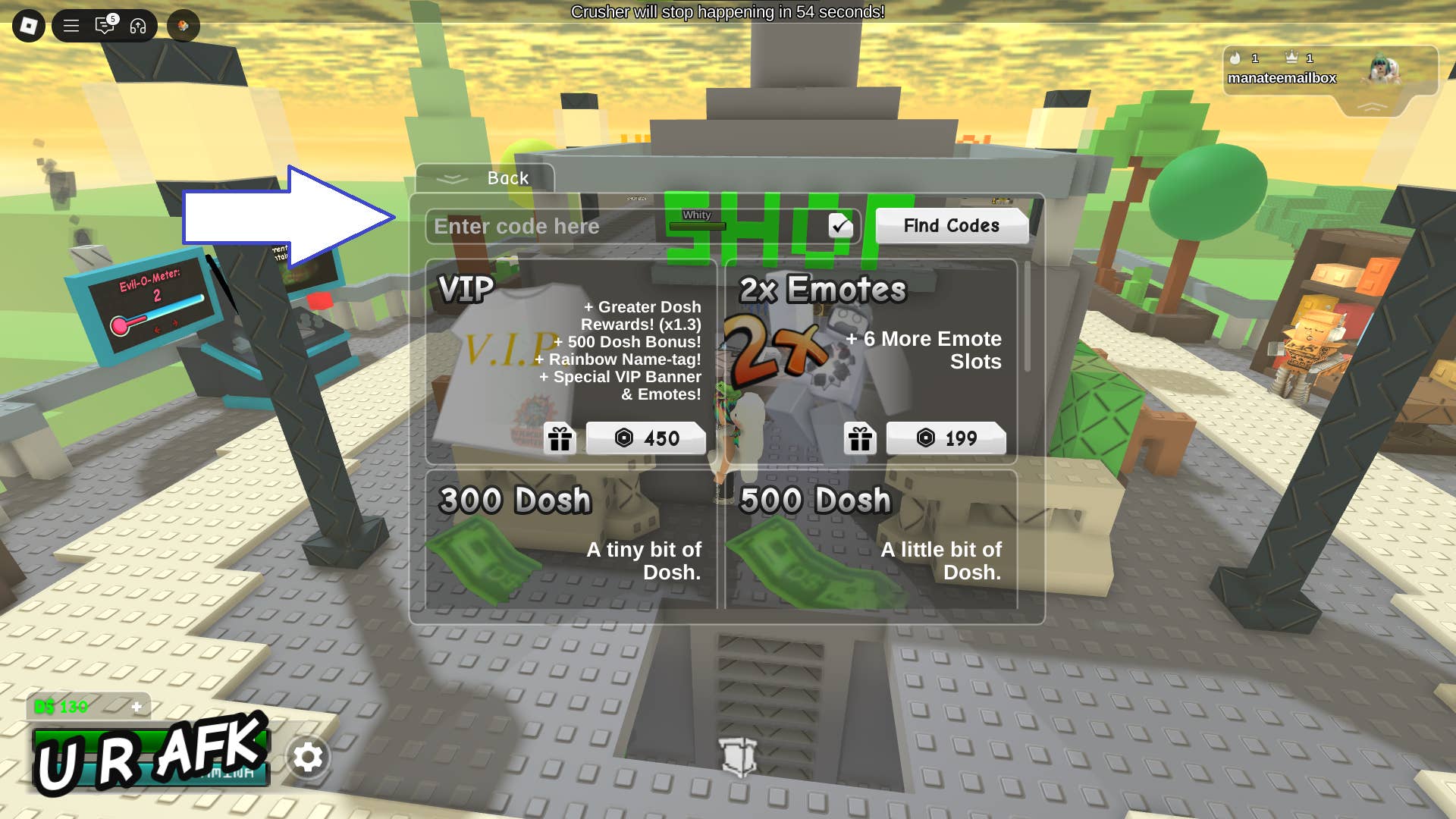1456x819 pixels.
Task: Select manateemailbox in the player list
Action: tap(1282, 78)
